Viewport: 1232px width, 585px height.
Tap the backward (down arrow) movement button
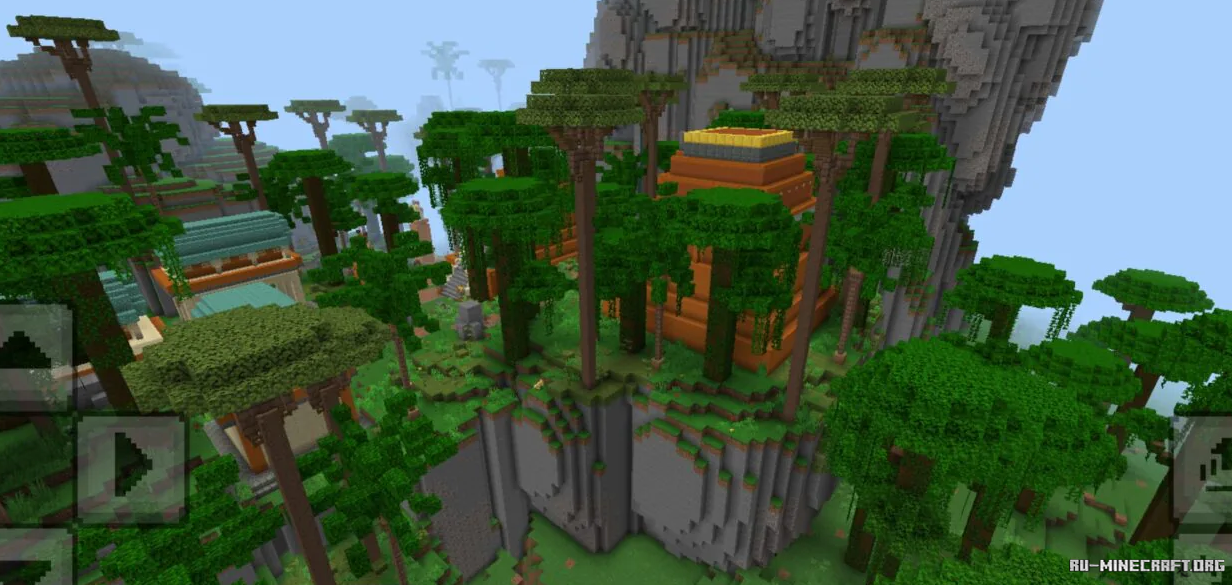(33, 562)
